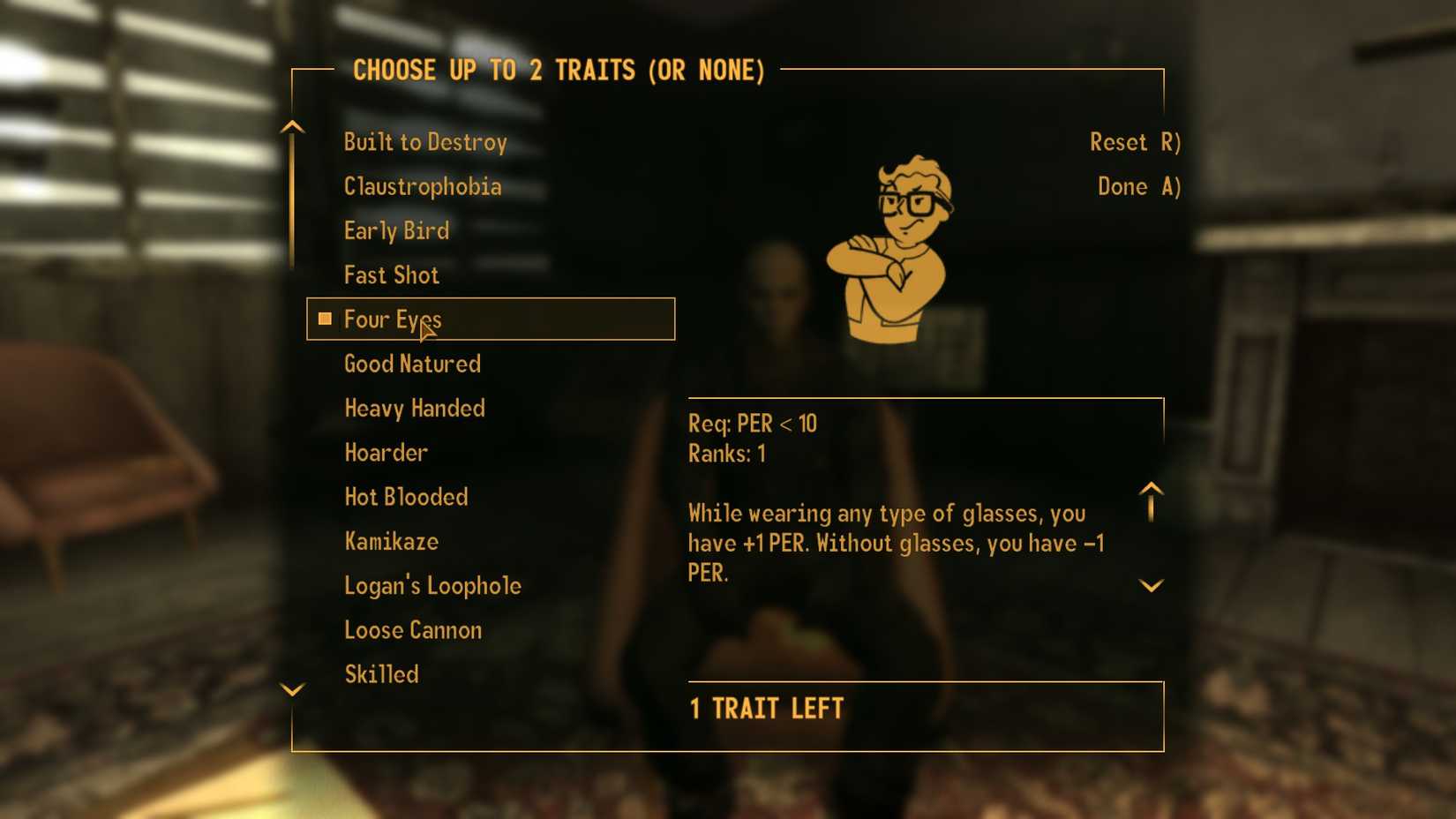This screenshot has height=819, width=1456.
Task: Click the Reset button
Action: pyautogui.click(x=1134, y=141)
